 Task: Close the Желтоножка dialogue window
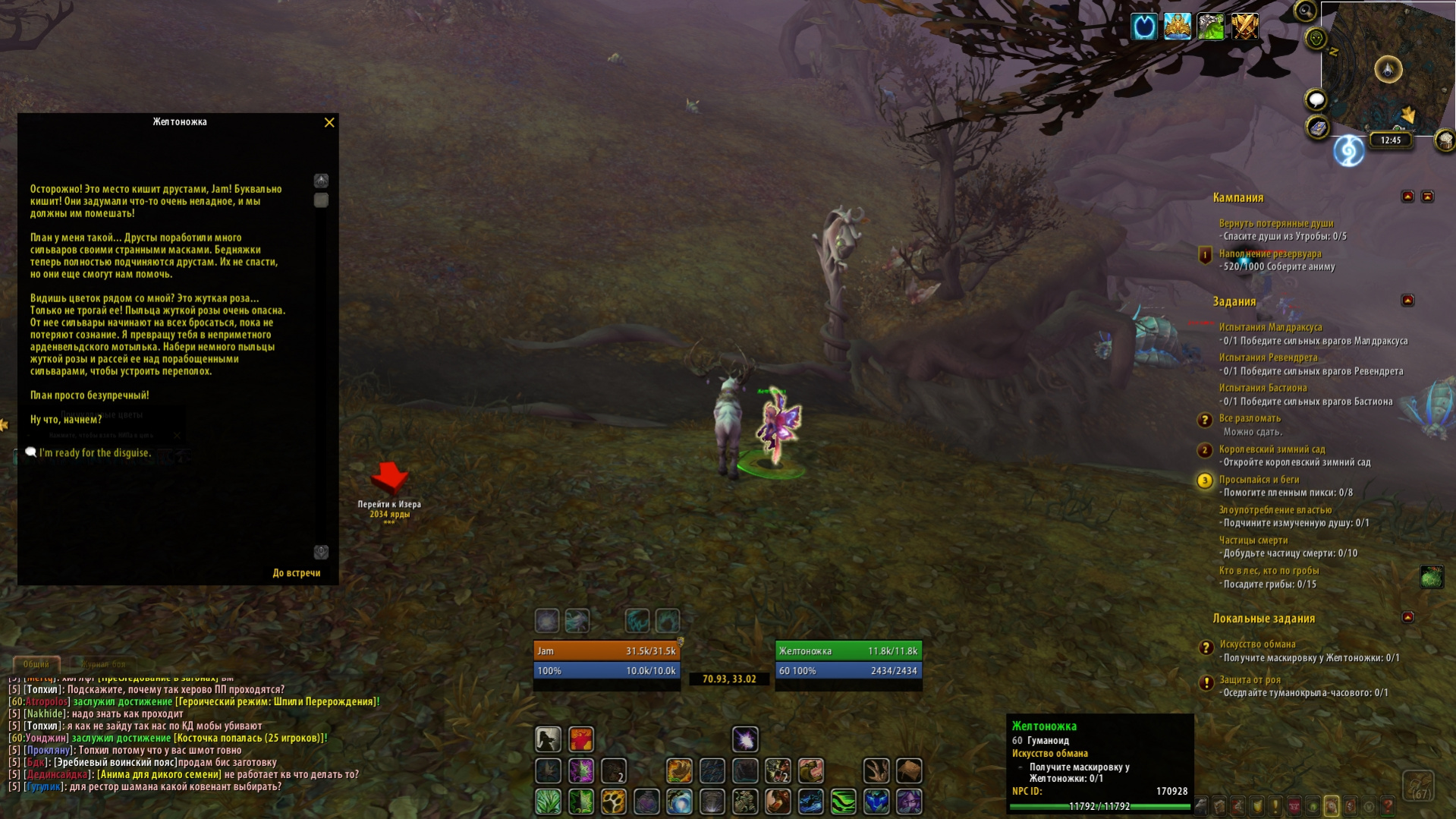click(329, 122)
